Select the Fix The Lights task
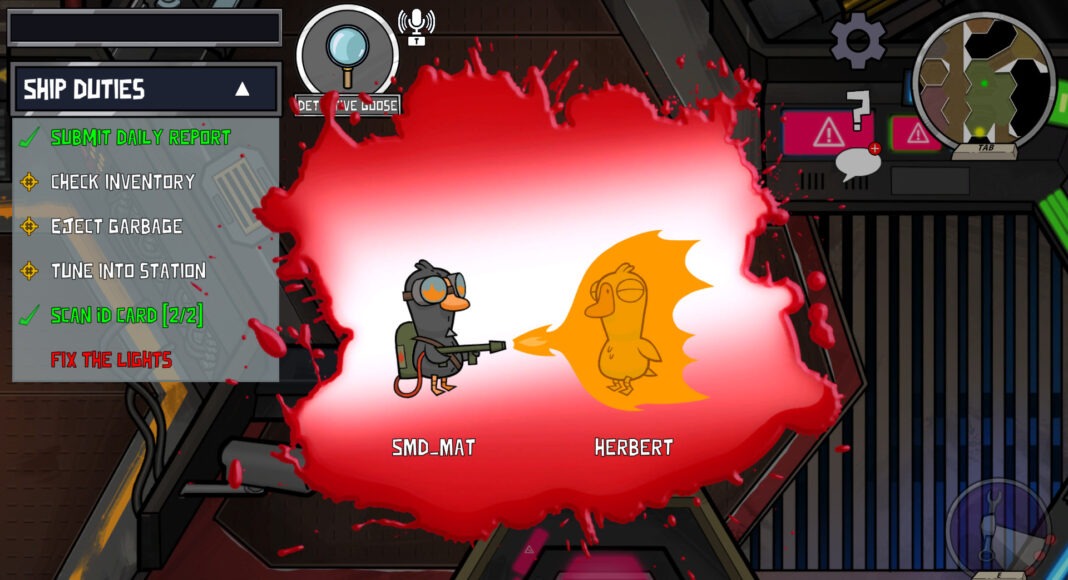Viewport: 1068px width, 580px height. point(111,359)
